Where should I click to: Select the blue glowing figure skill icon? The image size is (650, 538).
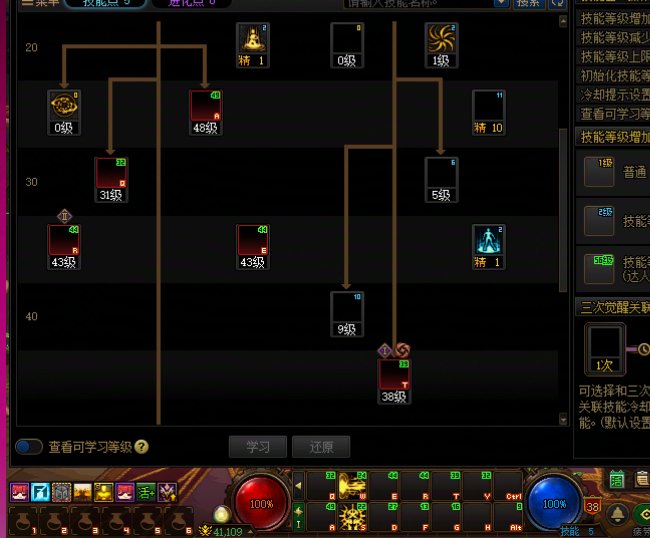pyautogui.click(x=489, y=241)
